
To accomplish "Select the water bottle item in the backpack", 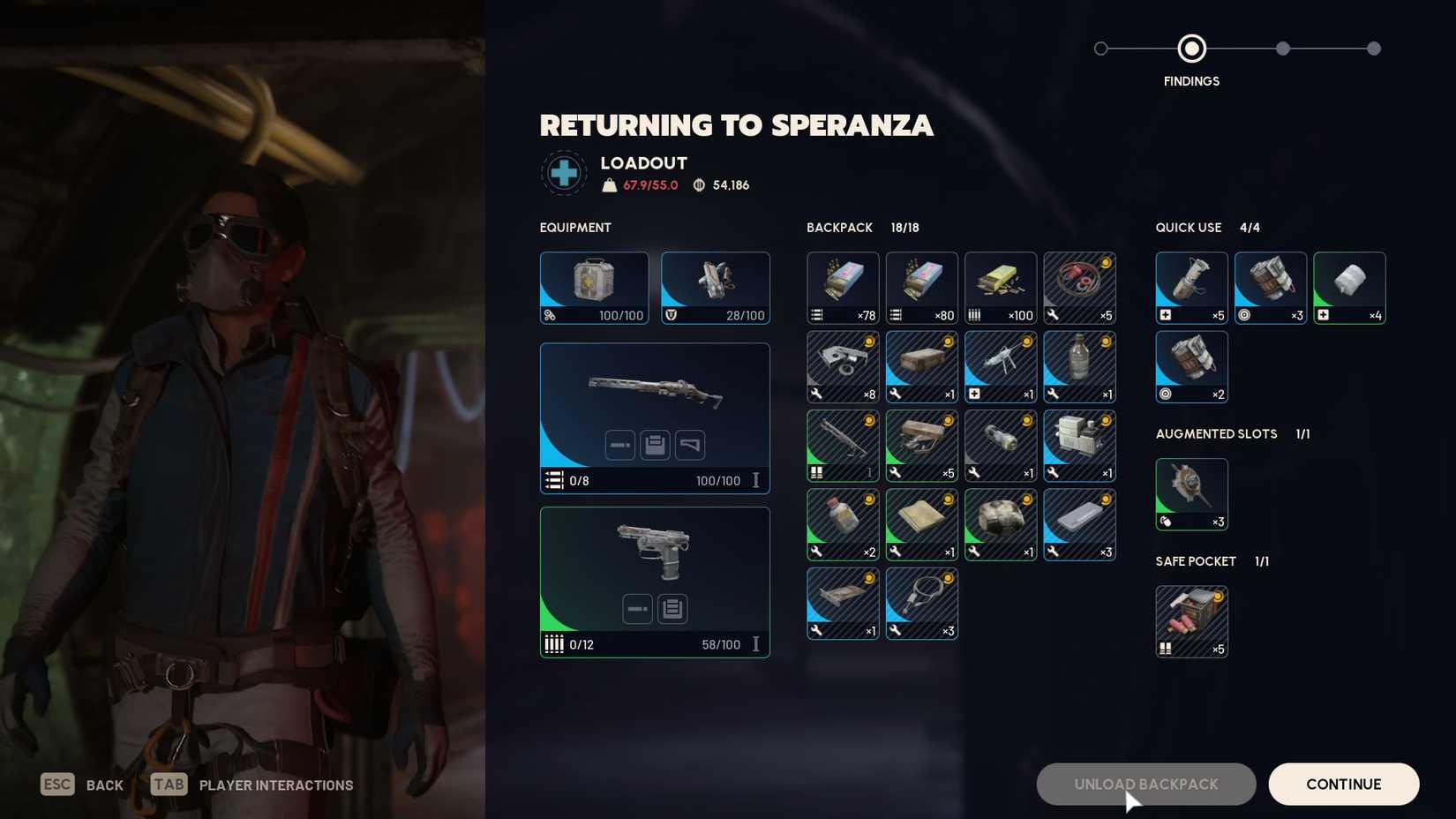I will (x=1080, y=366).
